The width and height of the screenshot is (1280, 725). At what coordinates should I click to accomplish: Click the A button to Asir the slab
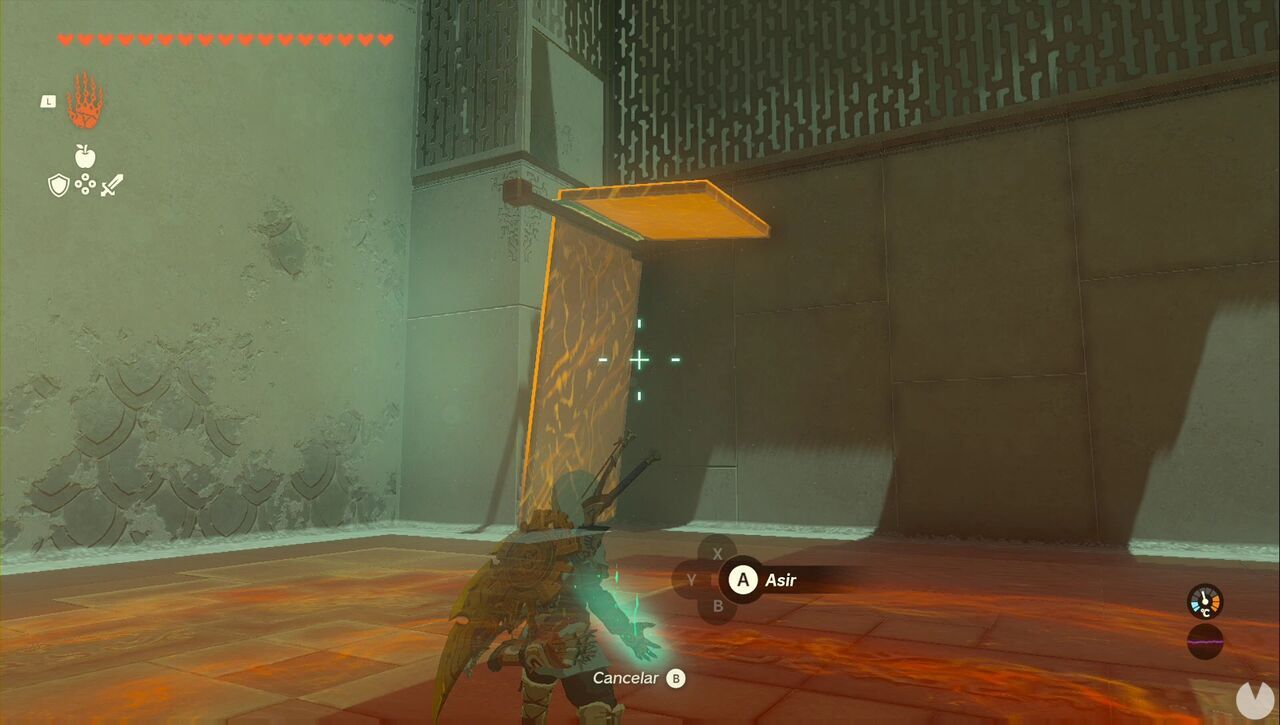pyautogui.click(x=743, y=580)
